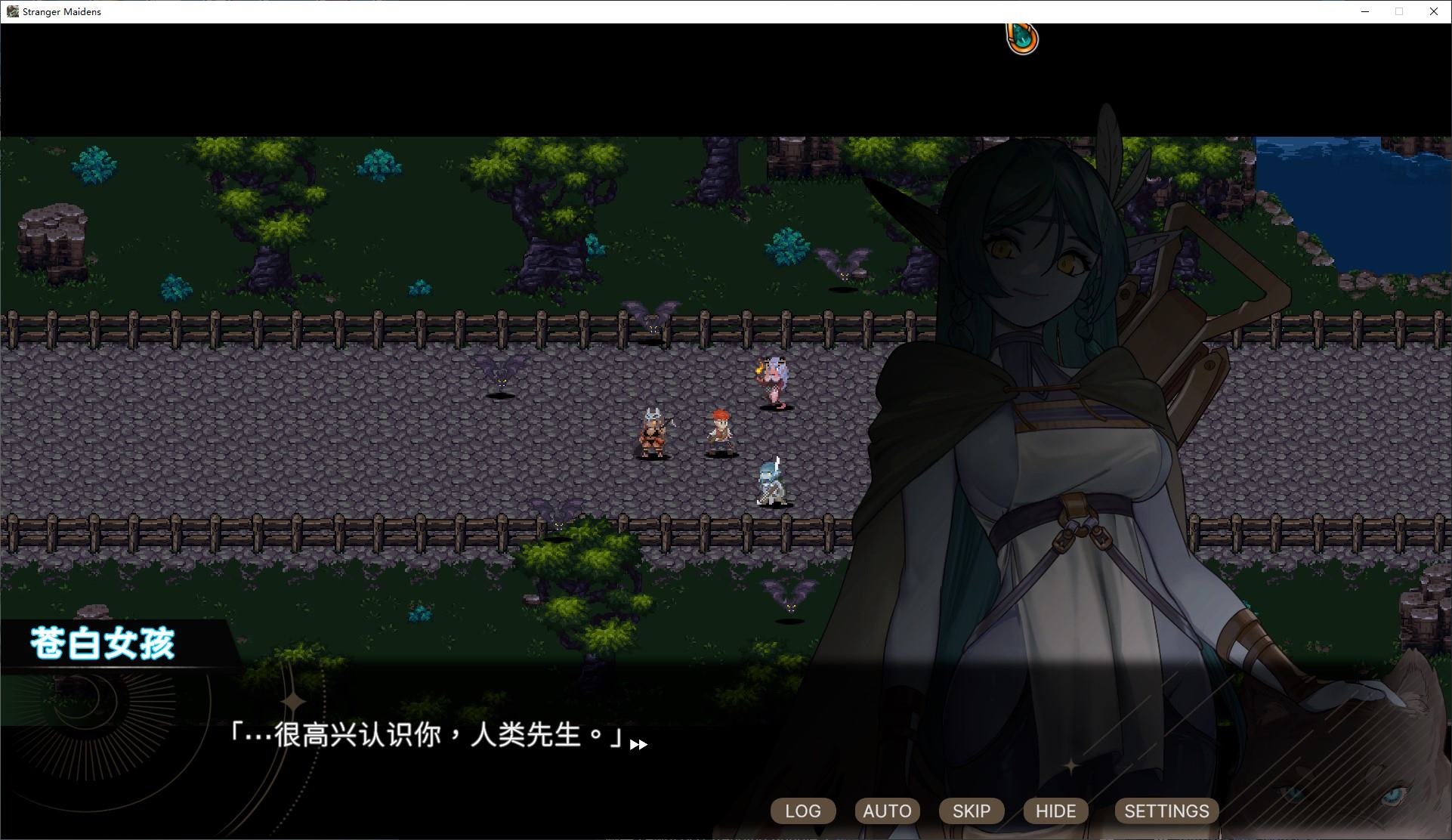Screen dimensions: 1452x840
Task: Click the teal gem emblem at top center
Action: (1021, 37)
